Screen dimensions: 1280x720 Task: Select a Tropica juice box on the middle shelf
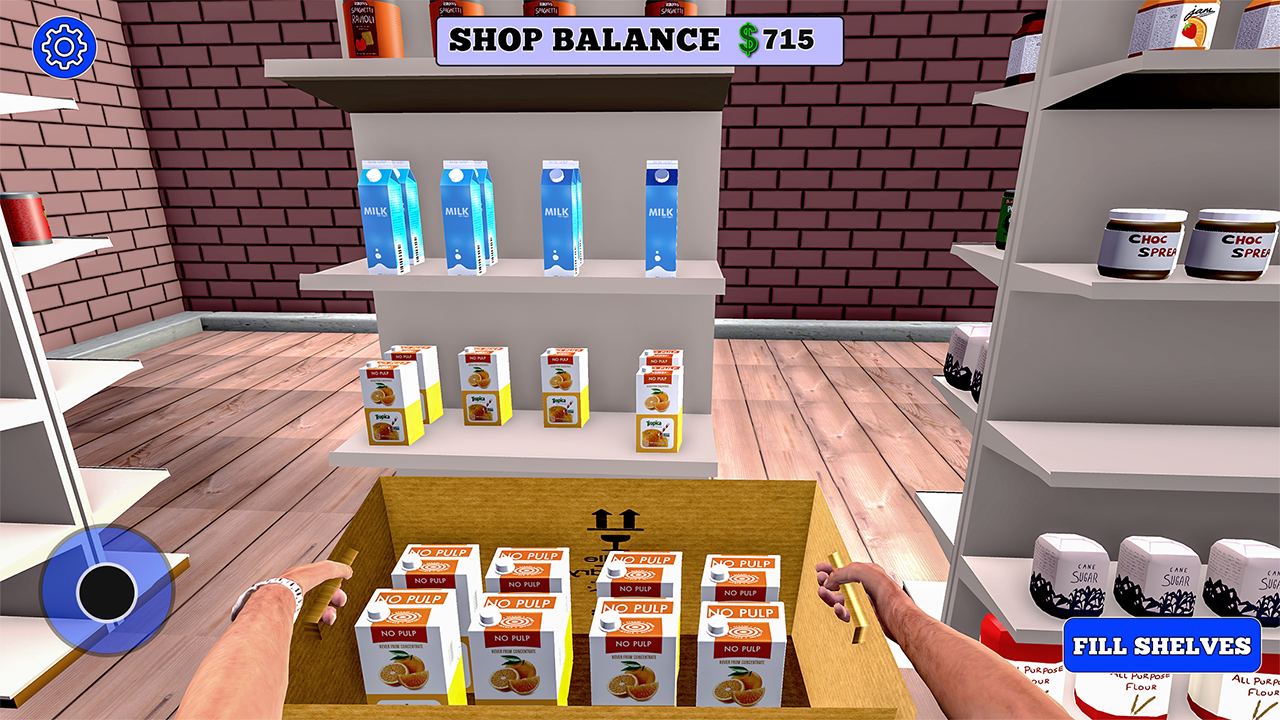coord(478,388)
